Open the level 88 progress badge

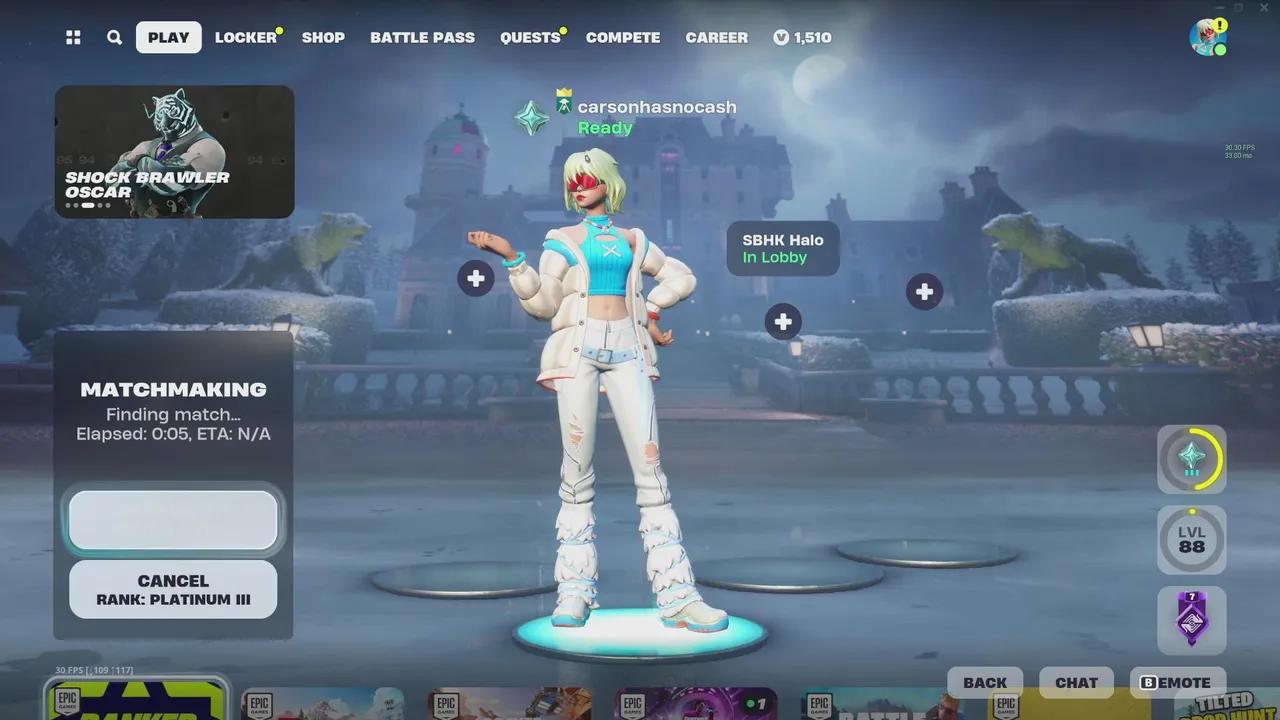1191,540
